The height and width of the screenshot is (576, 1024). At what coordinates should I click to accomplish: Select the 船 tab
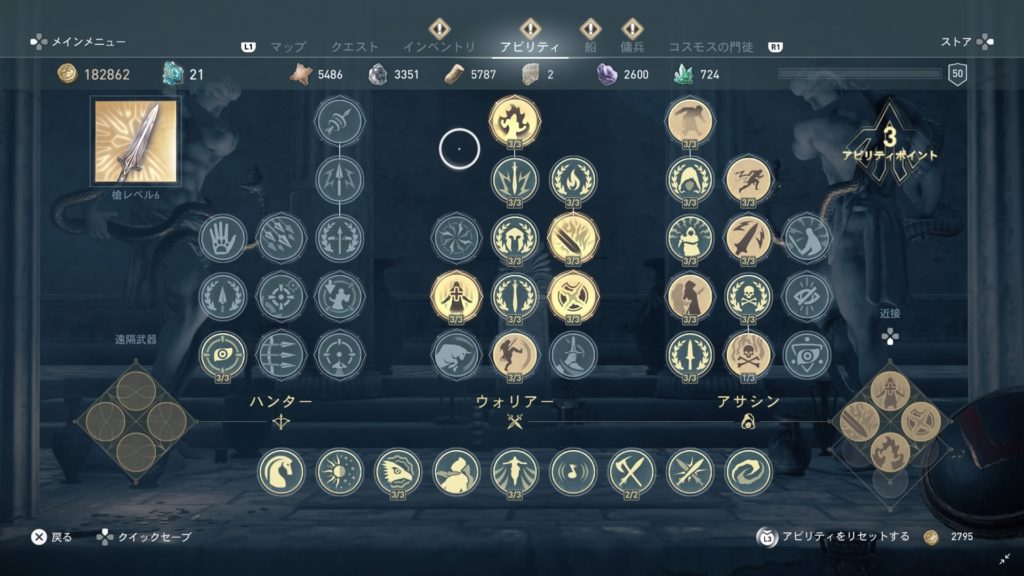point(590,46)
